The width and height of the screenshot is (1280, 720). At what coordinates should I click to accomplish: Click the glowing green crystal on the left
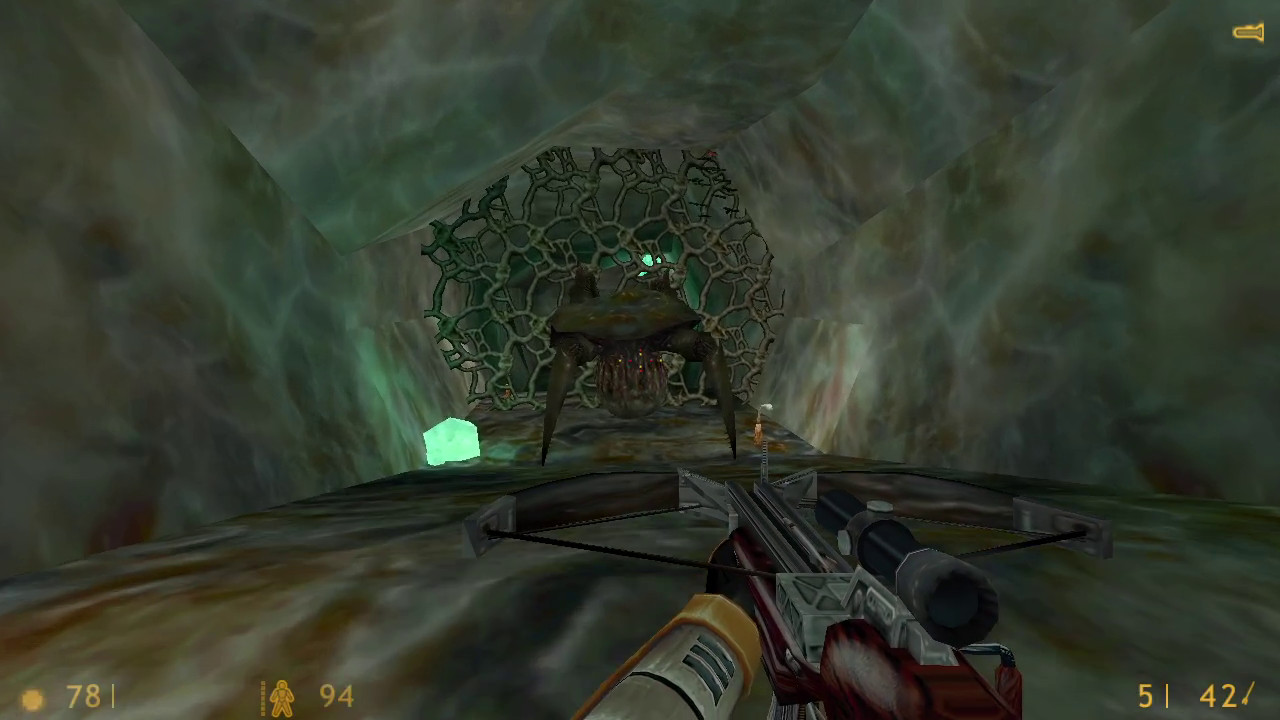453,442
